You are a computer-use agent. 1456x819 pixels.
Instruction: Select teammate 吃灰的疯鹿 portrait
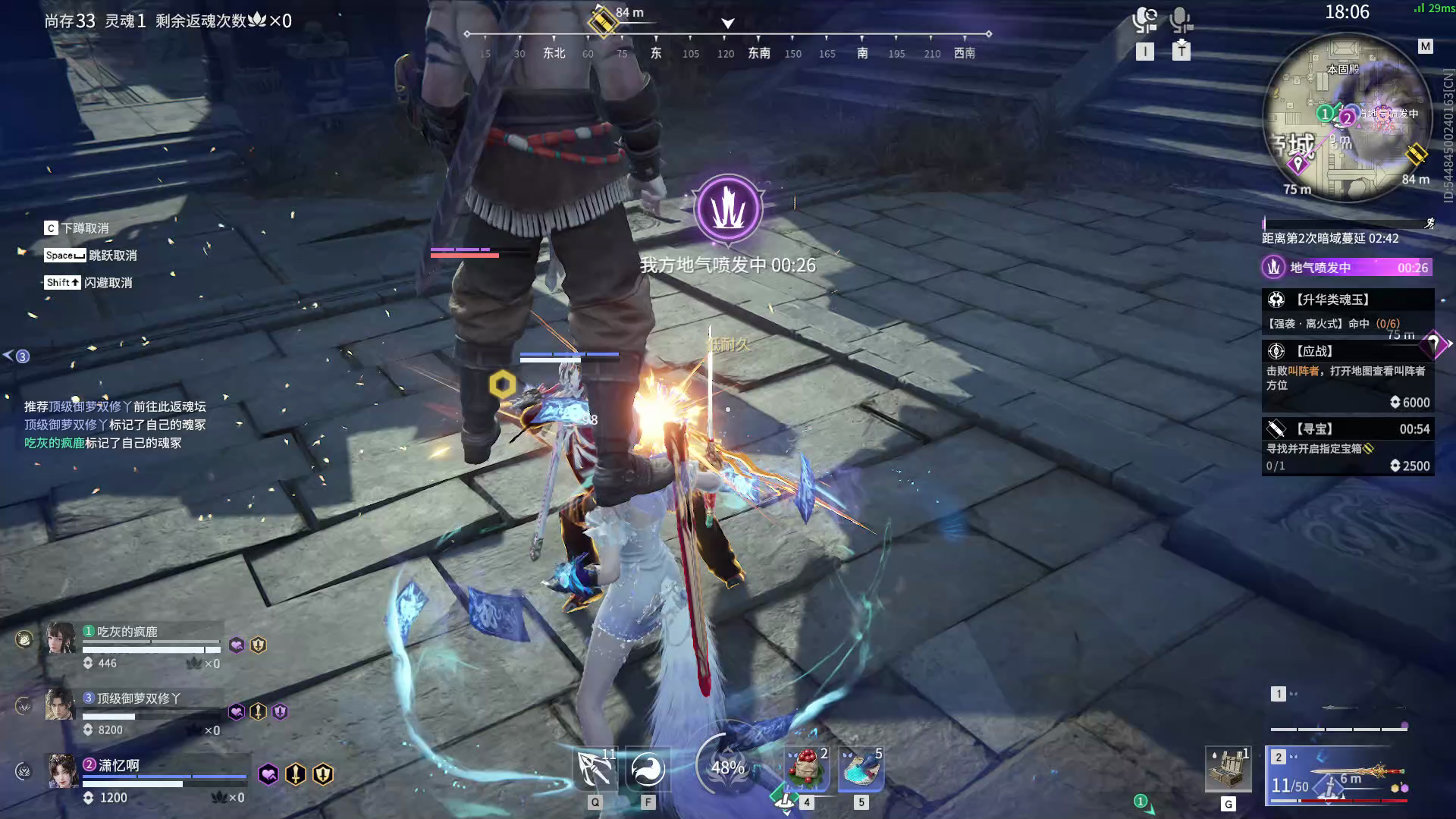click(x=61, y=639)
